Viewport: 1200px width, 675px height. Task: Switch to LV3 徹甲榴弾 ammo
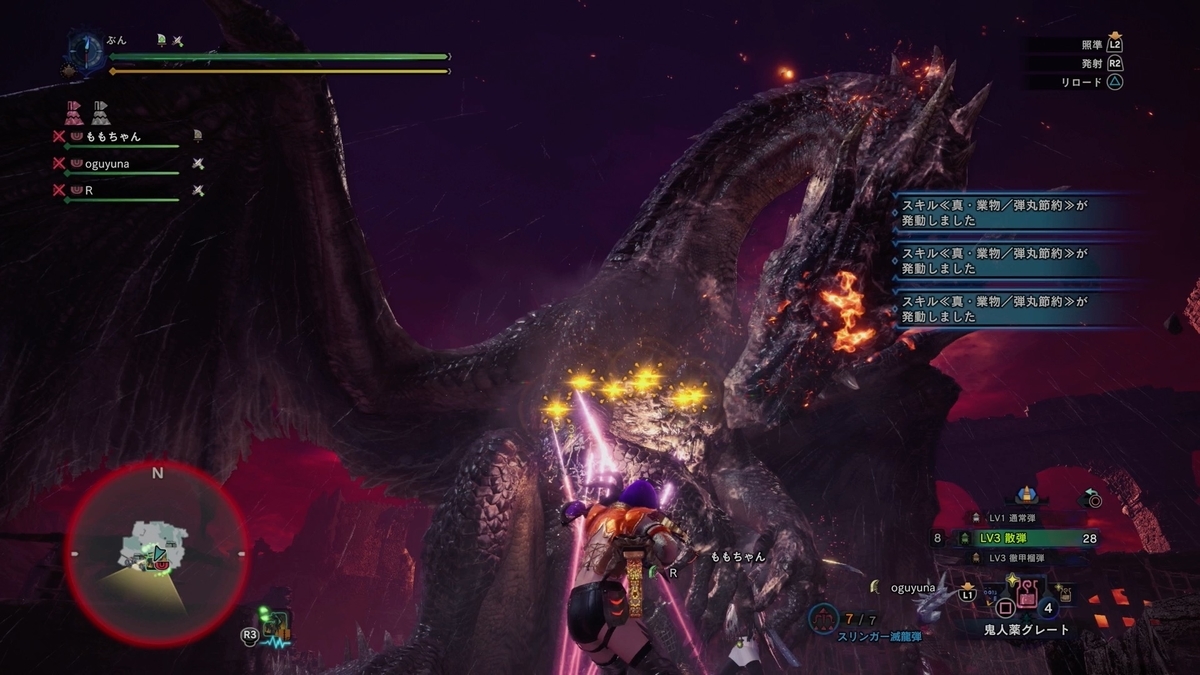(1011, 558)
